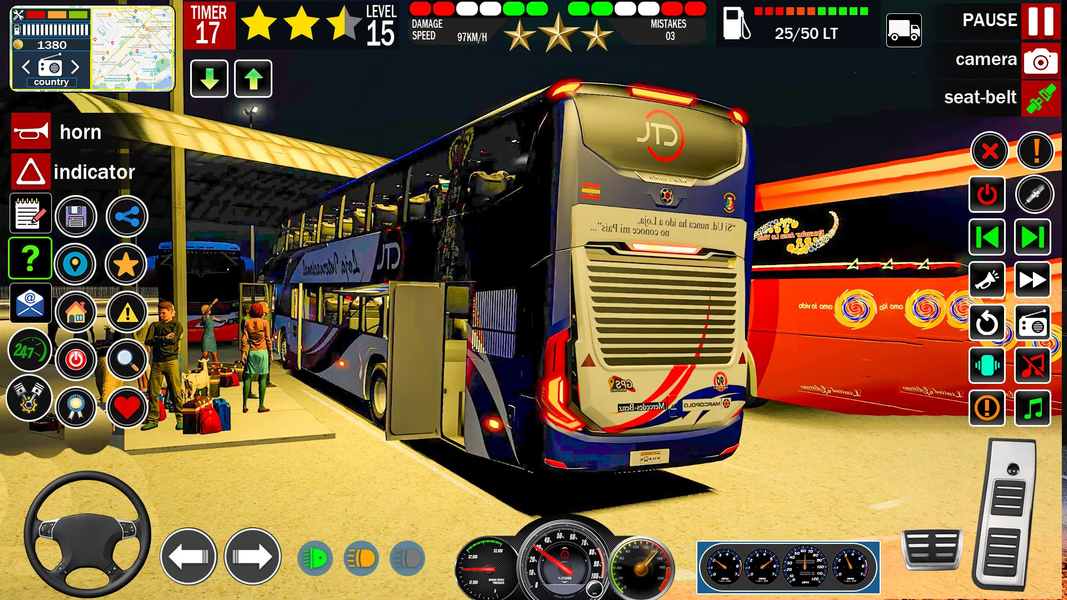Screen dimensions: 1067x600
Task: Open the green question mark help
Action: pos(30,258)
